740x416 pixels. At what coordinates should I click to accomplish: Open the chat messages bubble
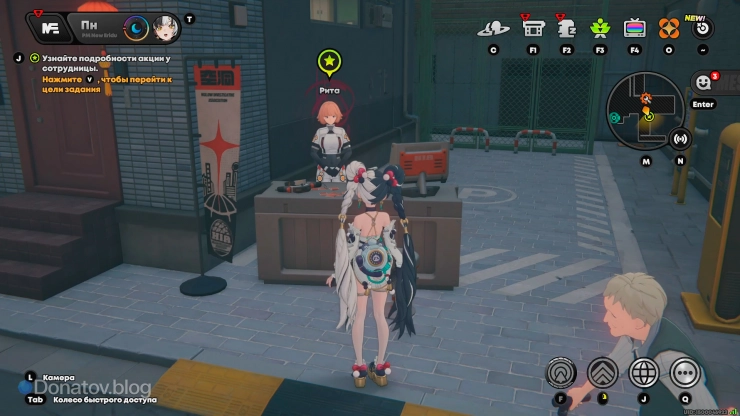tap(703, 83)
